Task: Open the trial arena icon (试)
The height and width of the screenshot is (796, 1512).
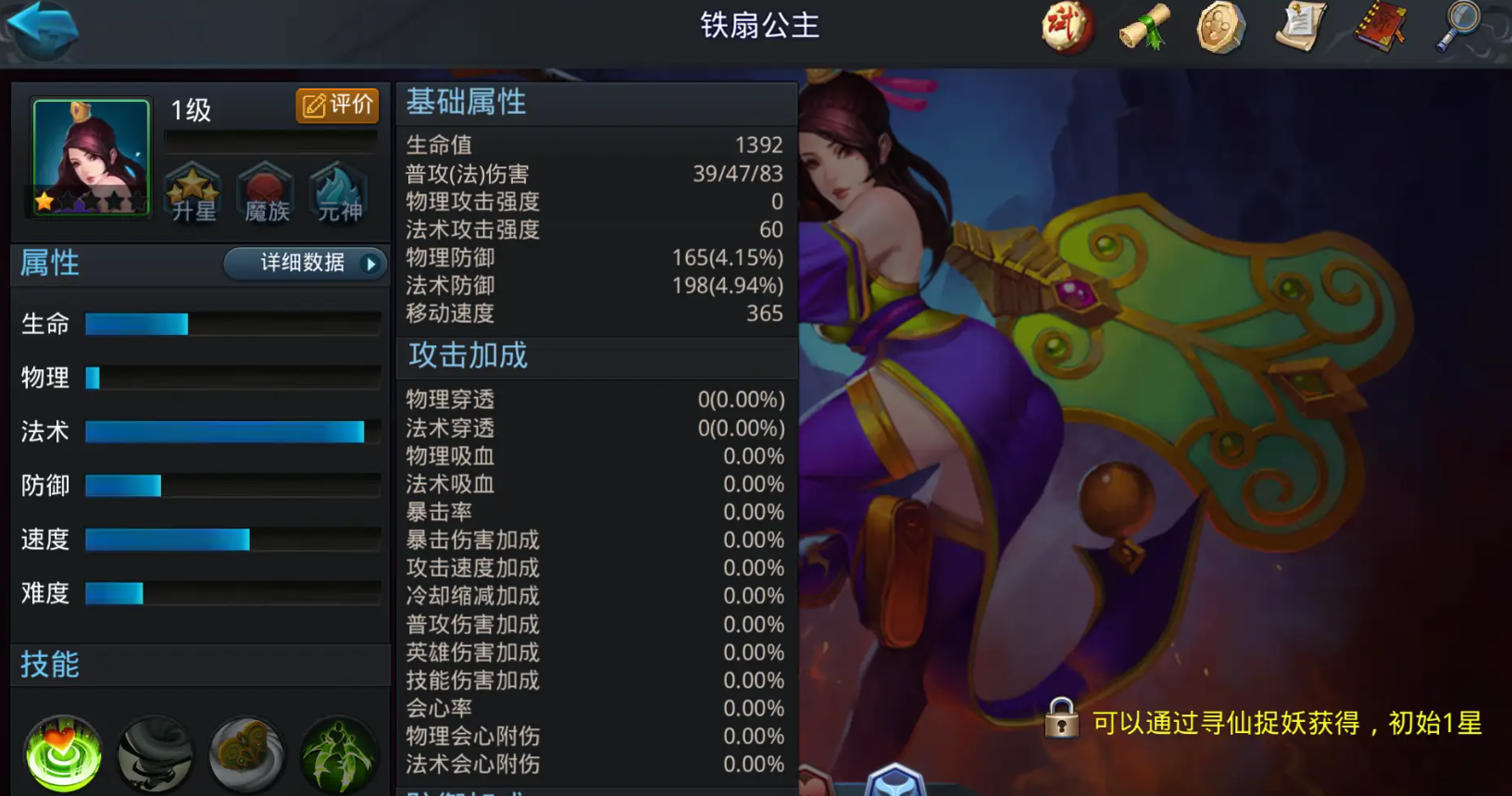Action: (x=1067, y=28)
